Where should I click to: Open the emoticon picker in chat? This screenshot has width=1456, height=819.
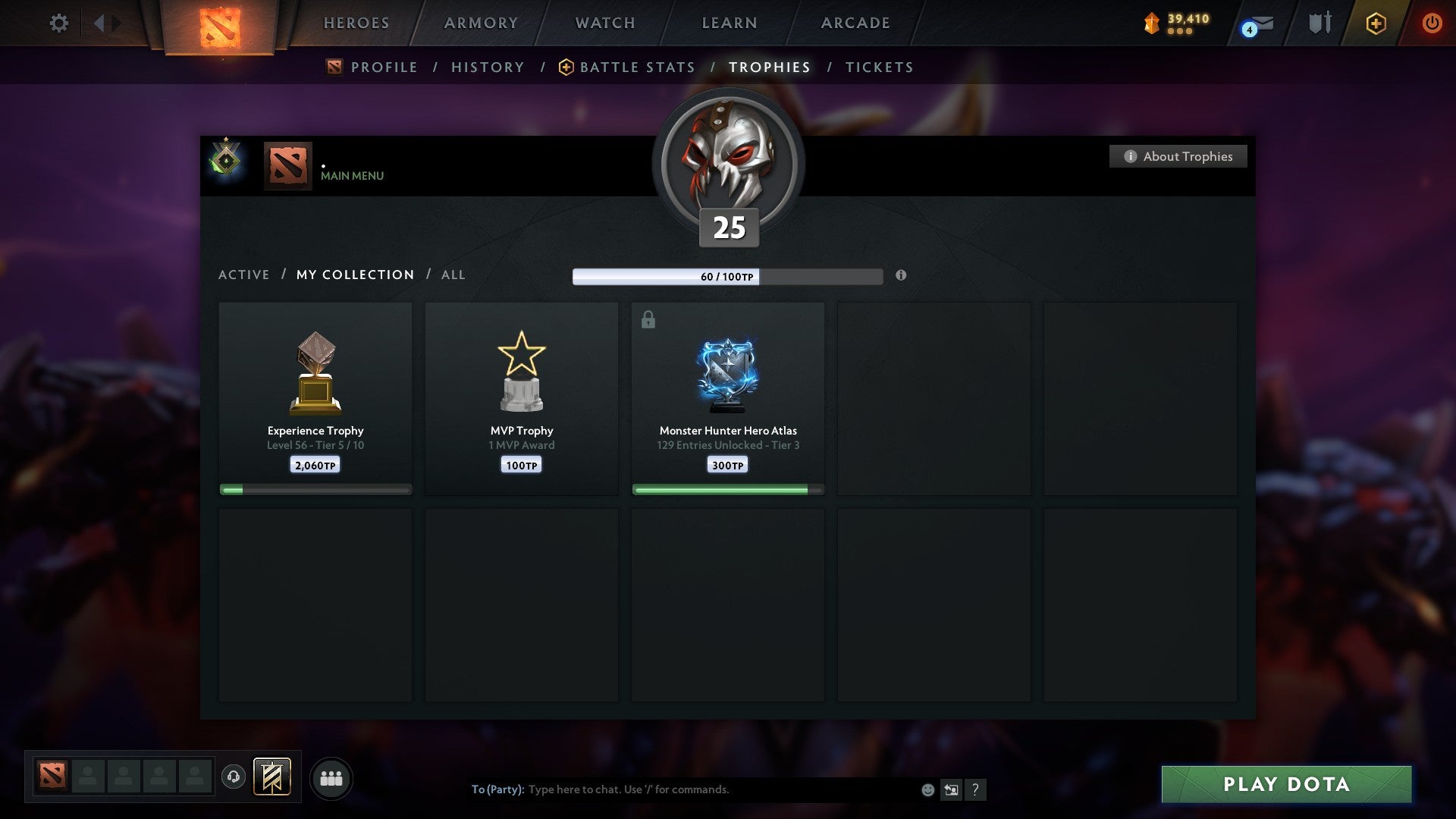(927, 789)
